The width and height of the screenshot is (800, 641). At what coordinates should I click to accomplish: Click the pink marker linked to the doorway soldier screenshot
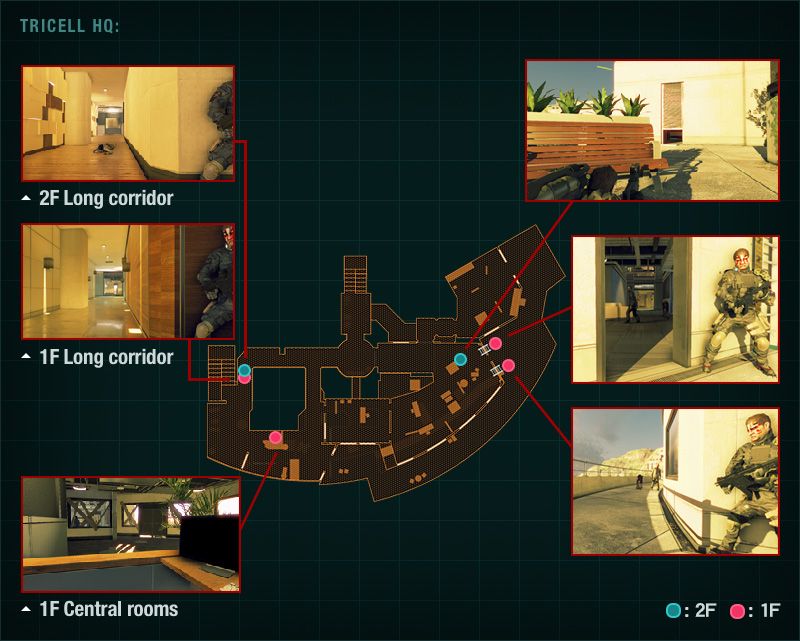(x=495, y=344)
